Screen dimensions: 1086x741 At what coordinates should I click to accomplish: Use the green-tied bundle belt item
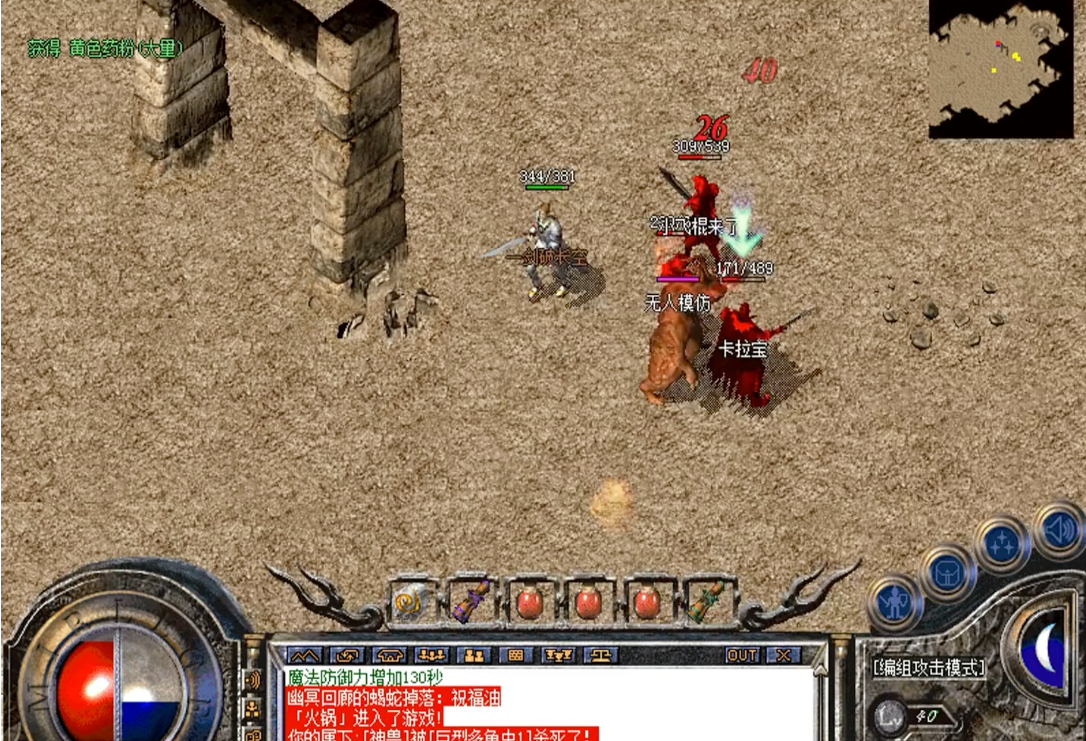point(707,602)
